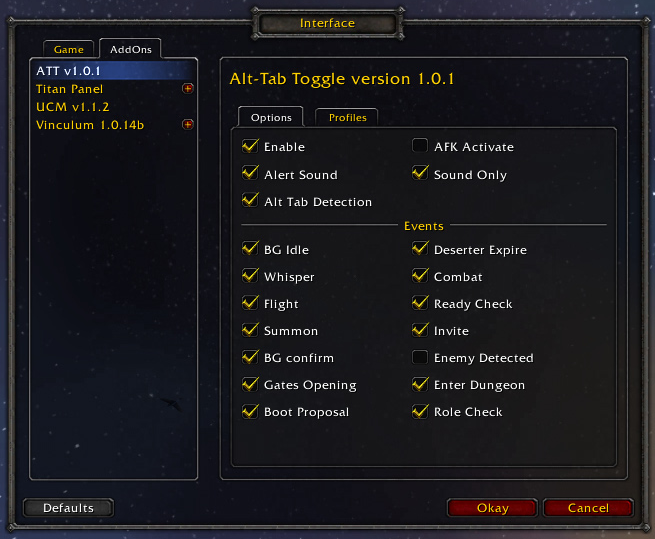Uncheck the Sound Only option
Screen dimensions: 655x539
tap(420, 174)
